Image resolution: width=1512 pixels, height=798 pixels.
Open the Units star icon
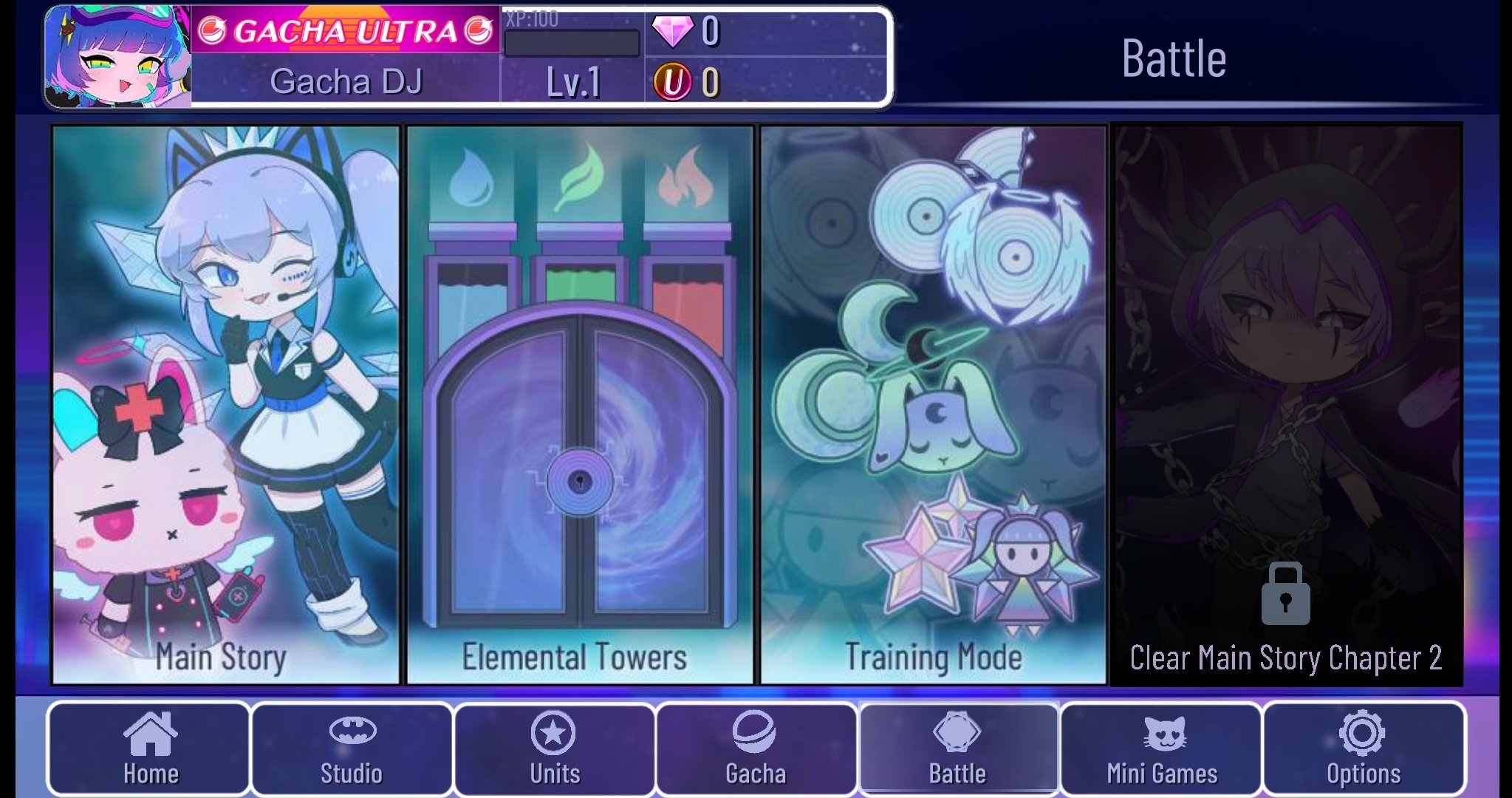[555, 734]
